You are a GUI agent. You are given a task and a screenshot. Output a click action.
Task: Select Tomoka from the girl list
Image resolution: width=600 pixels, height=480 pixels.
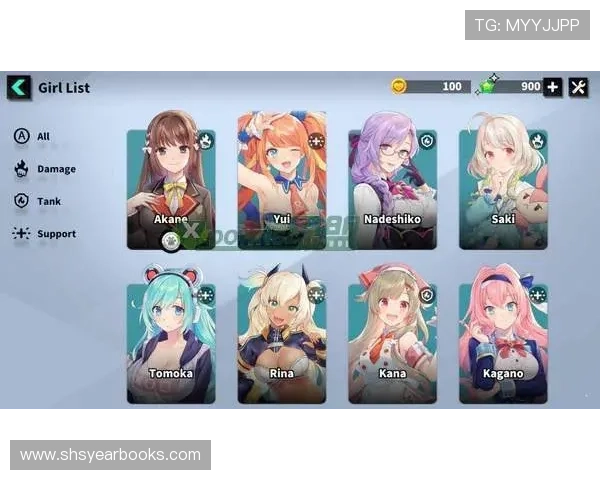click(171, 338)
